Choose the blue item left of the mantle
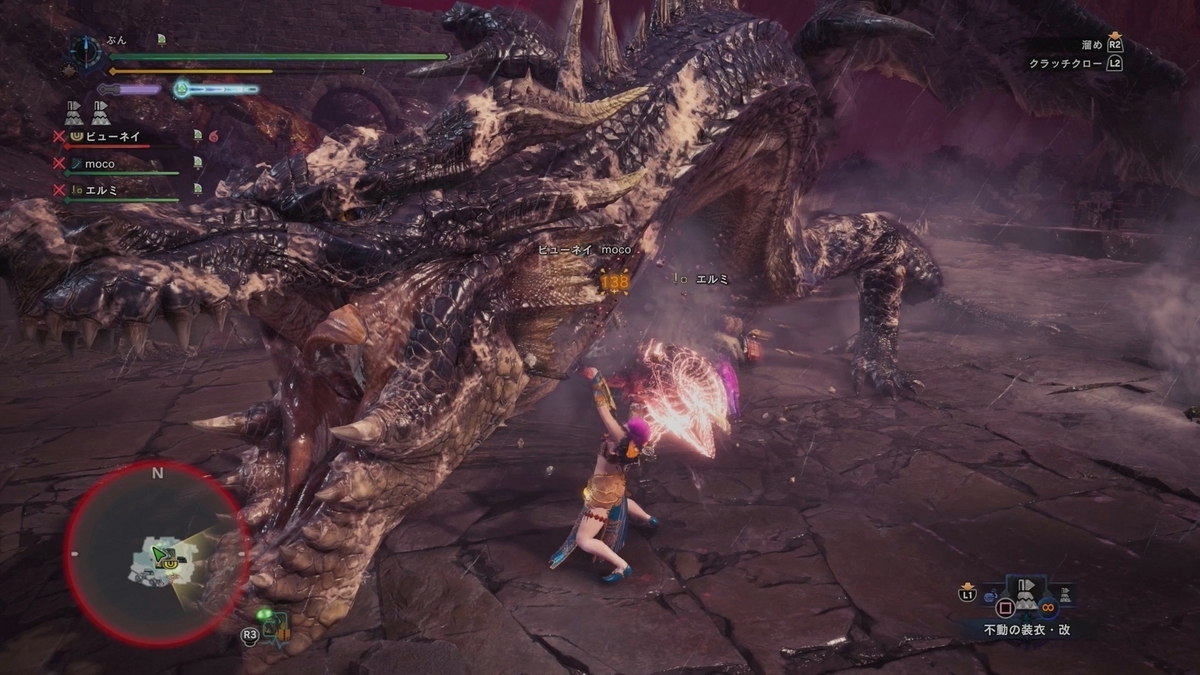This screenshot has height=675, width=1200. coord(988,597)
